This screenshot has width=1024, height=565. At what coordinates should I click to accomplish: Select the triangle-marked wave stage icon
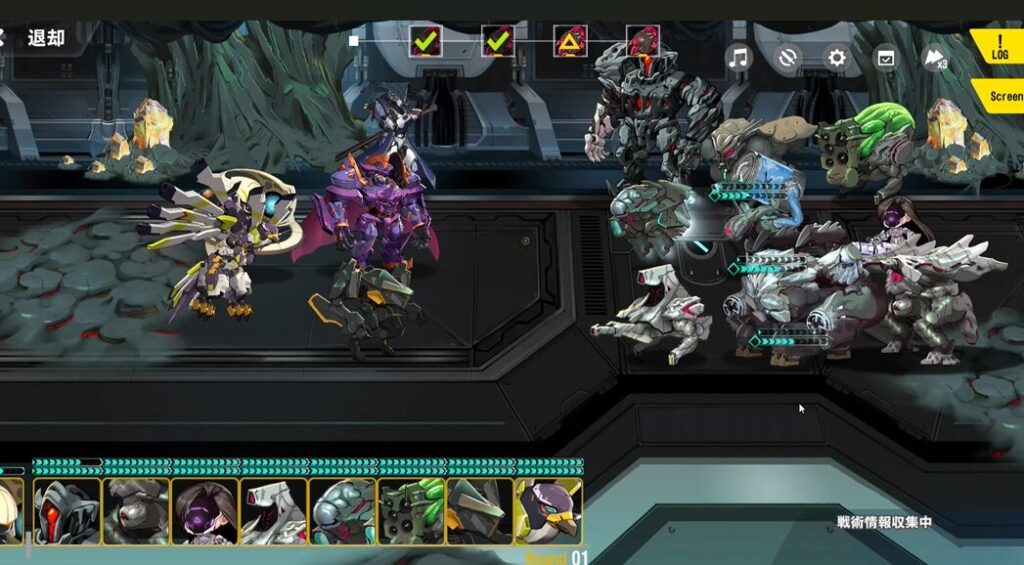click(571, 42)
